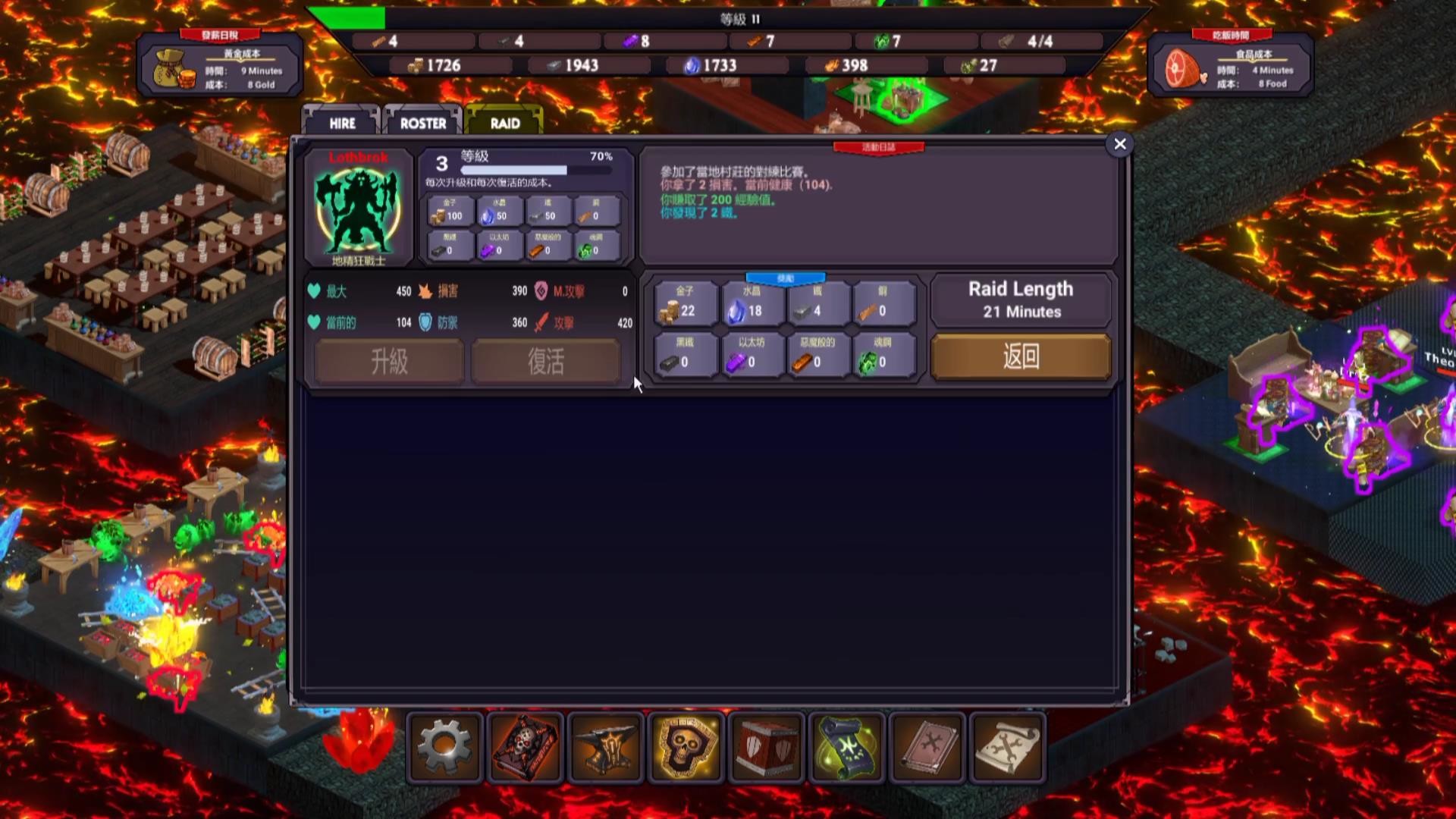The width and height of the screenshot is (1456, 819).
Task: Select the RAID tab
Action: coord(505,123)
